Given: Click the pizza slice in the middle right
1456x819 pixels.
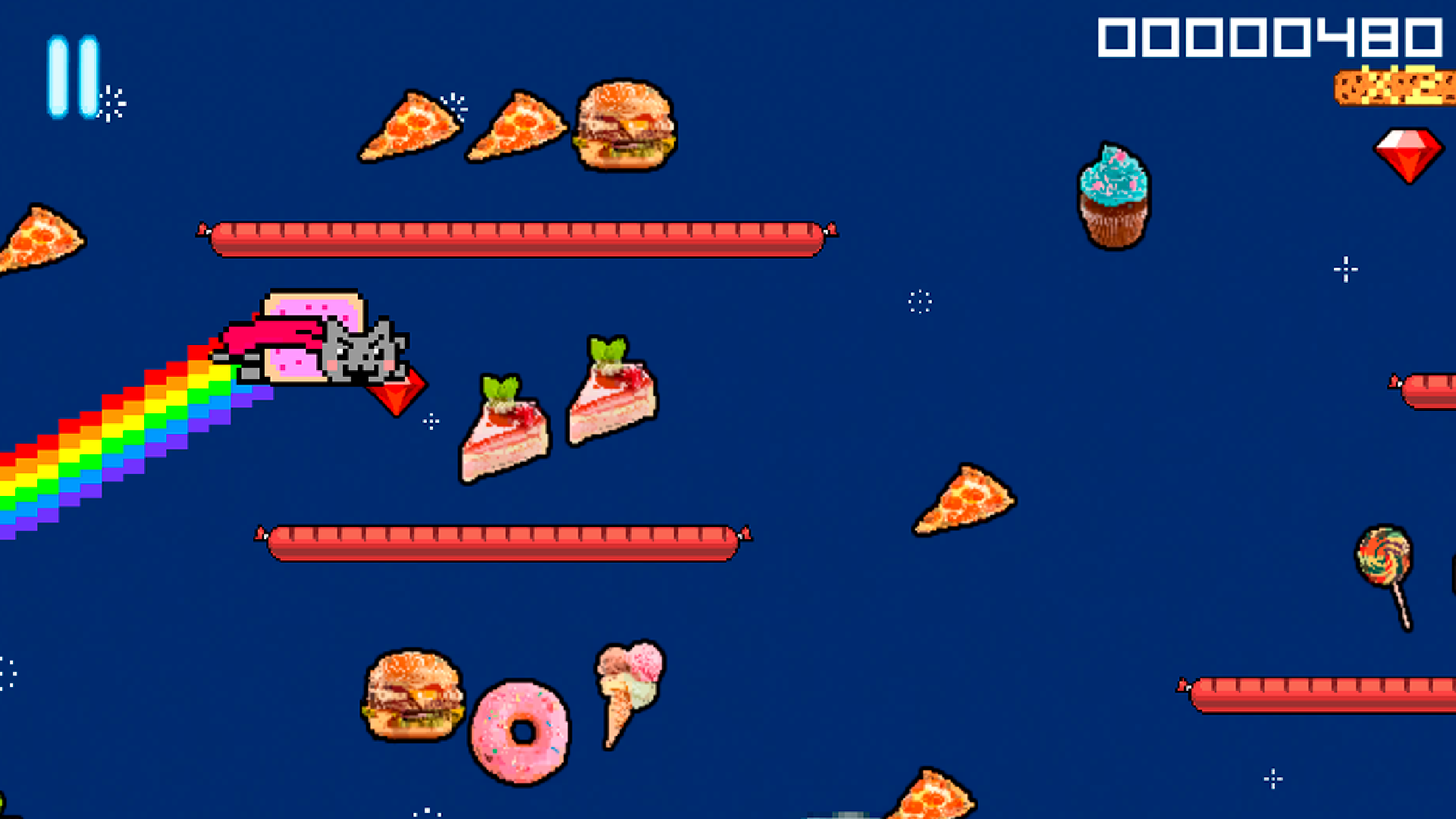Looking at the screenshot, I should [964, 500].
